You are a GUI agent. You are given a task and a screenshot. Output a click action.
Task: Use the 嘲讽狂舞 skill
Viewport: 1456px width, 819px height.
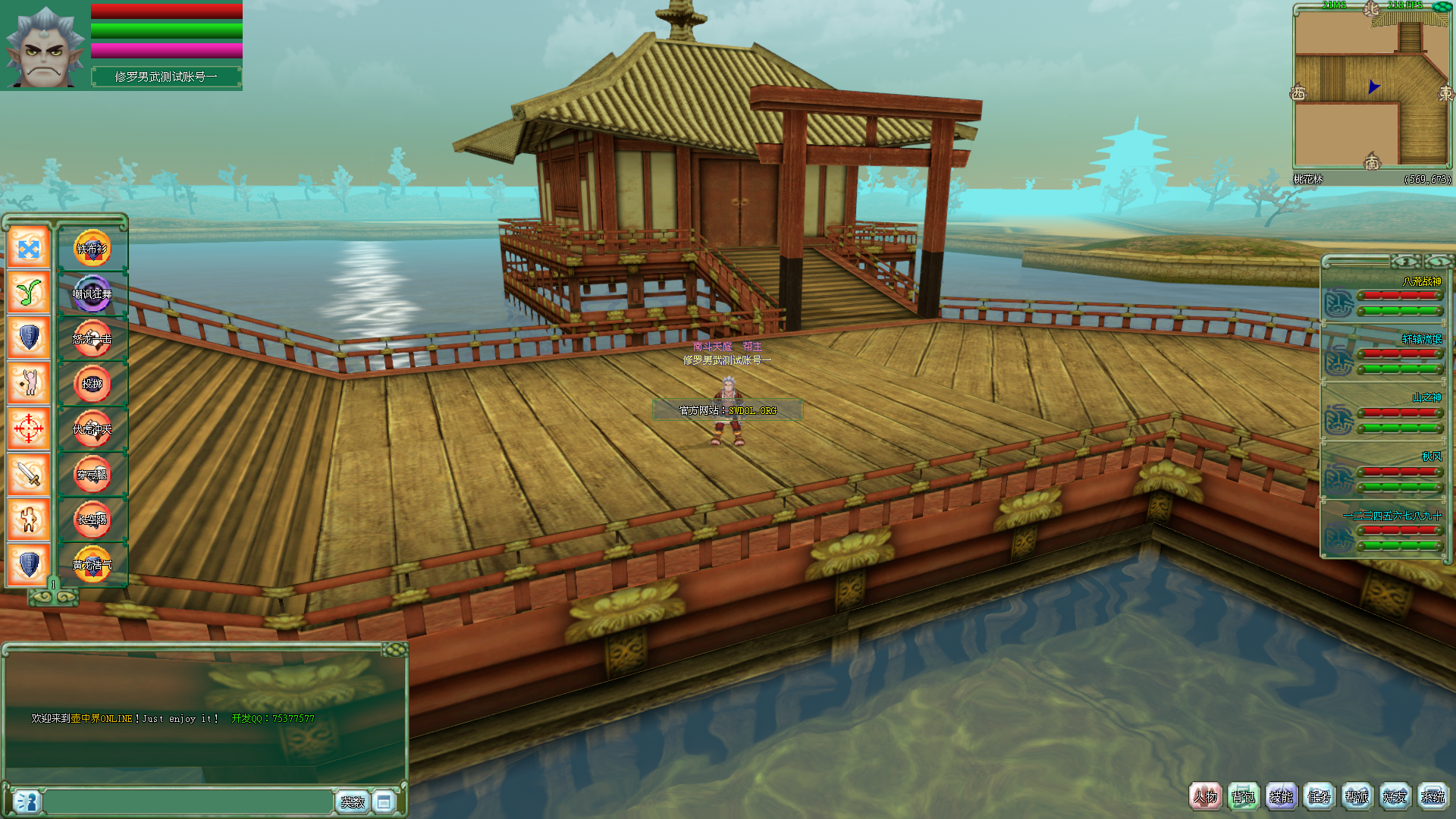click(x=92, y=293)
